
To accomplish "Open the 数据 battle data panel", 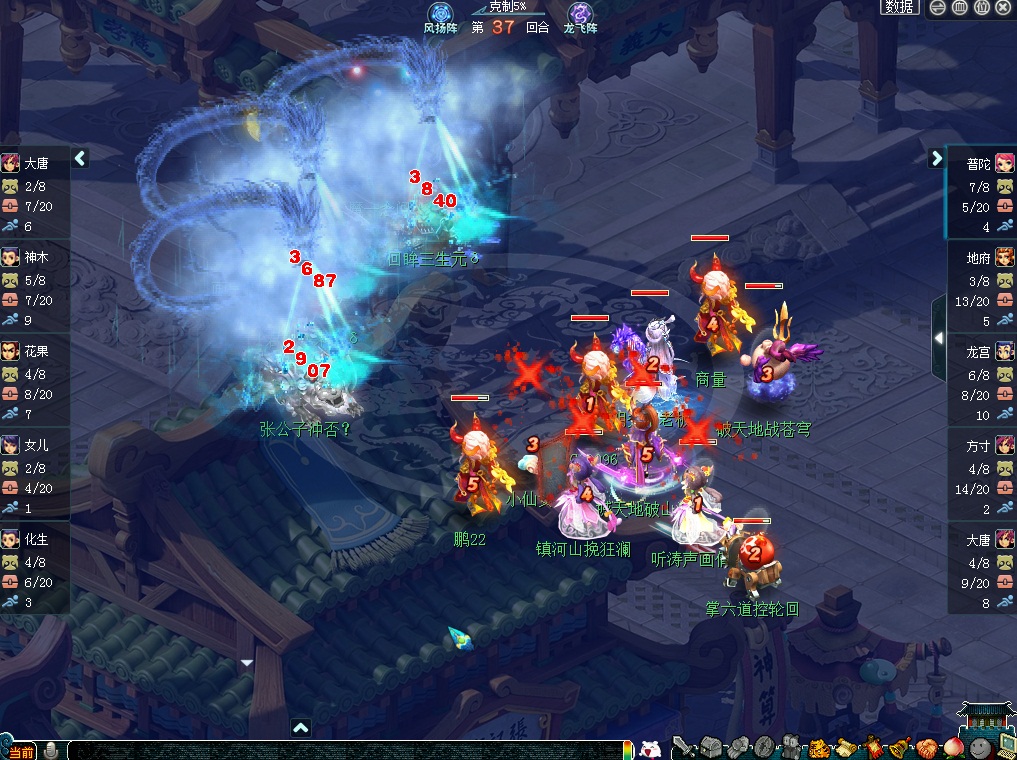I will (x=899, y=7).
